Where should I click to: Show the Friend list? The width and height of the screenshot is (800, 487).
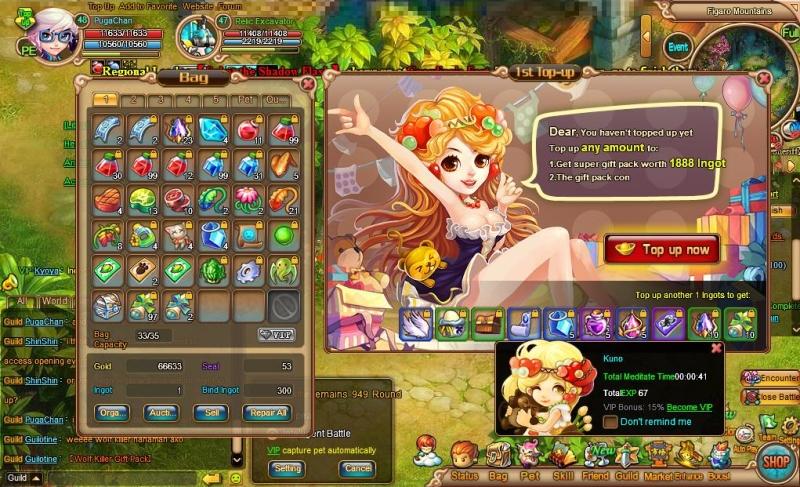click(597, 460)
